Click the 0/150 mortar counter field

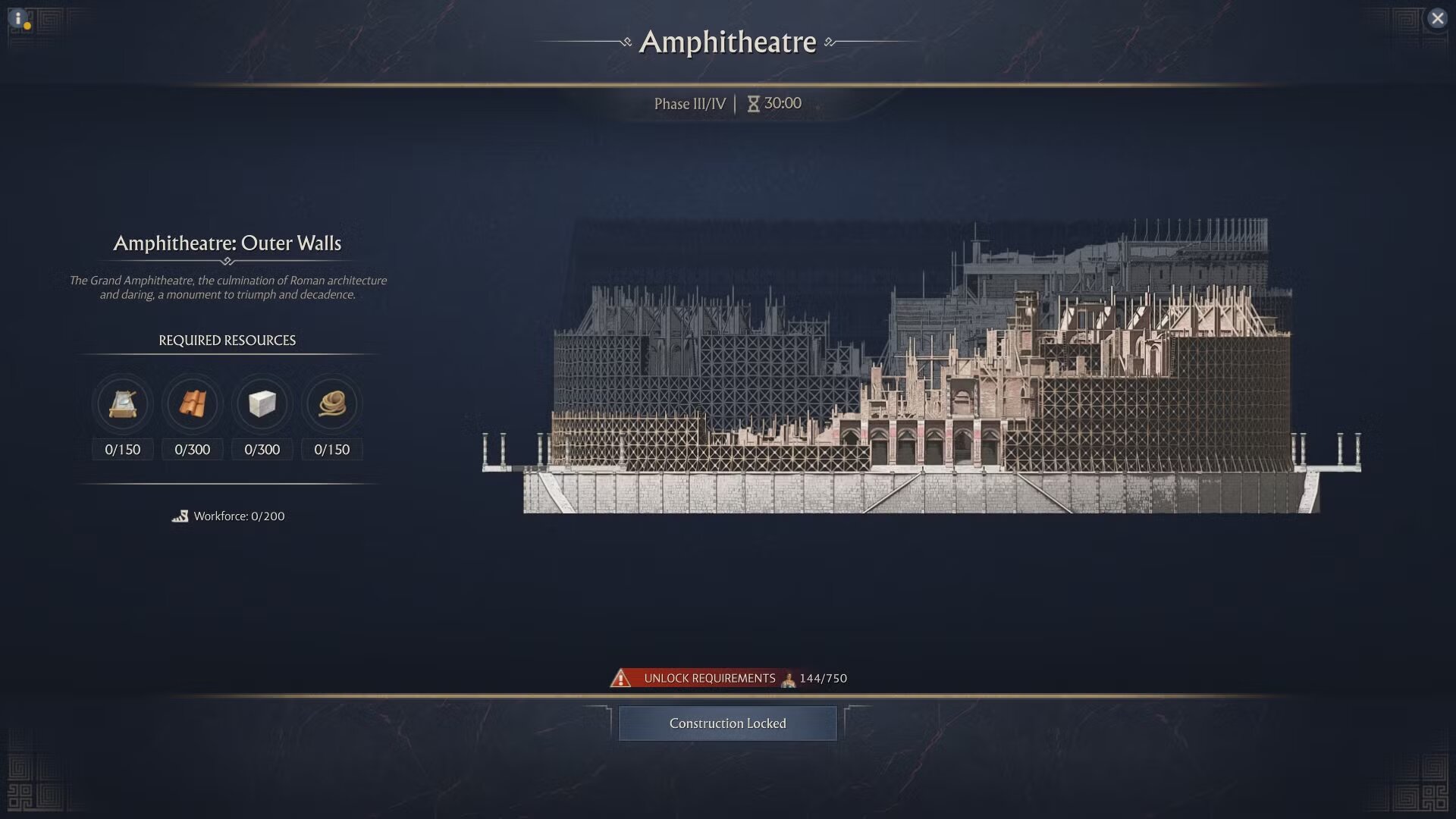coord(122,449)
